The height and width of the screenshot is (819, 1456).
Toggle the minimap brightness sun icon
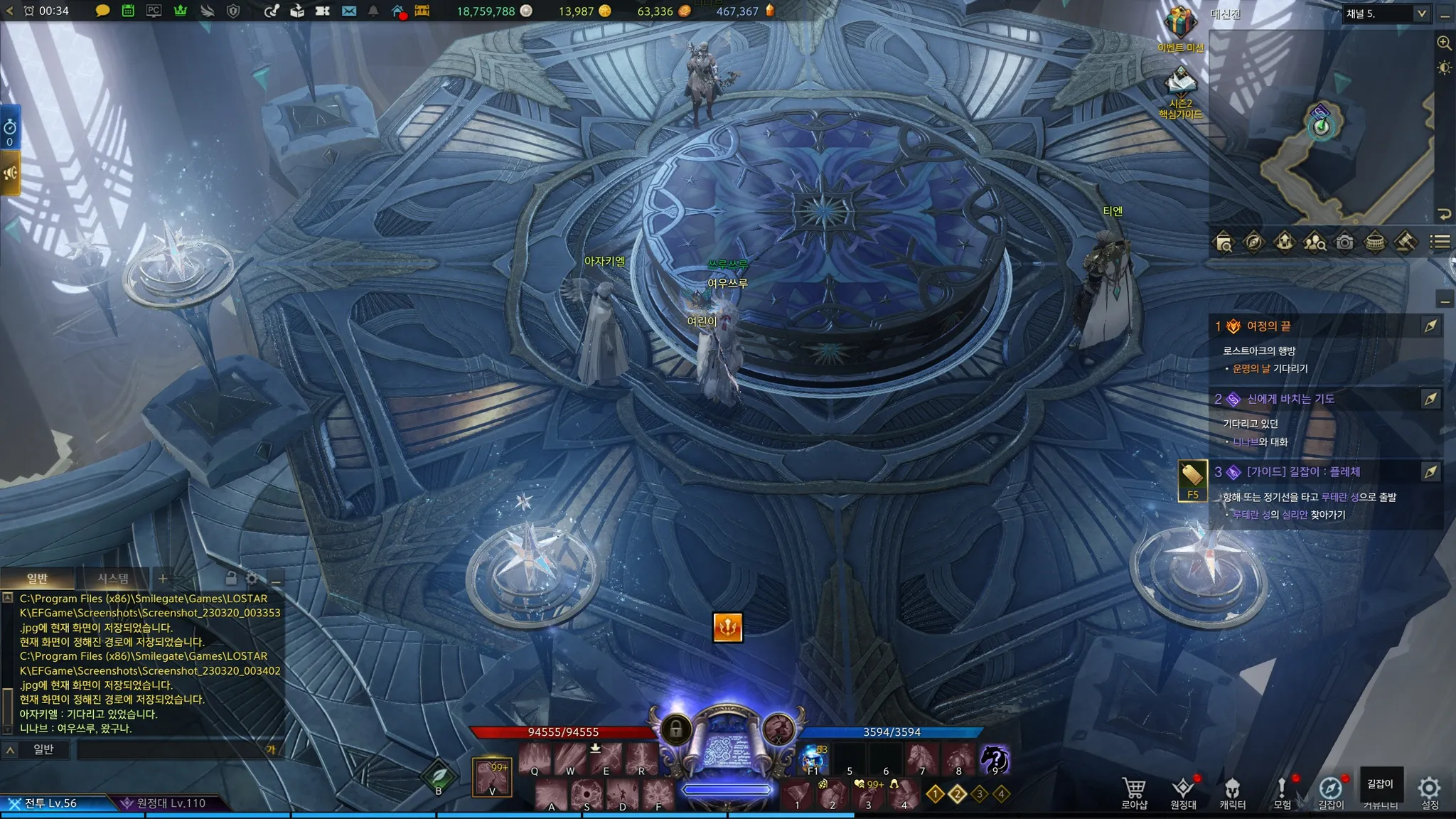[1444, 68]
